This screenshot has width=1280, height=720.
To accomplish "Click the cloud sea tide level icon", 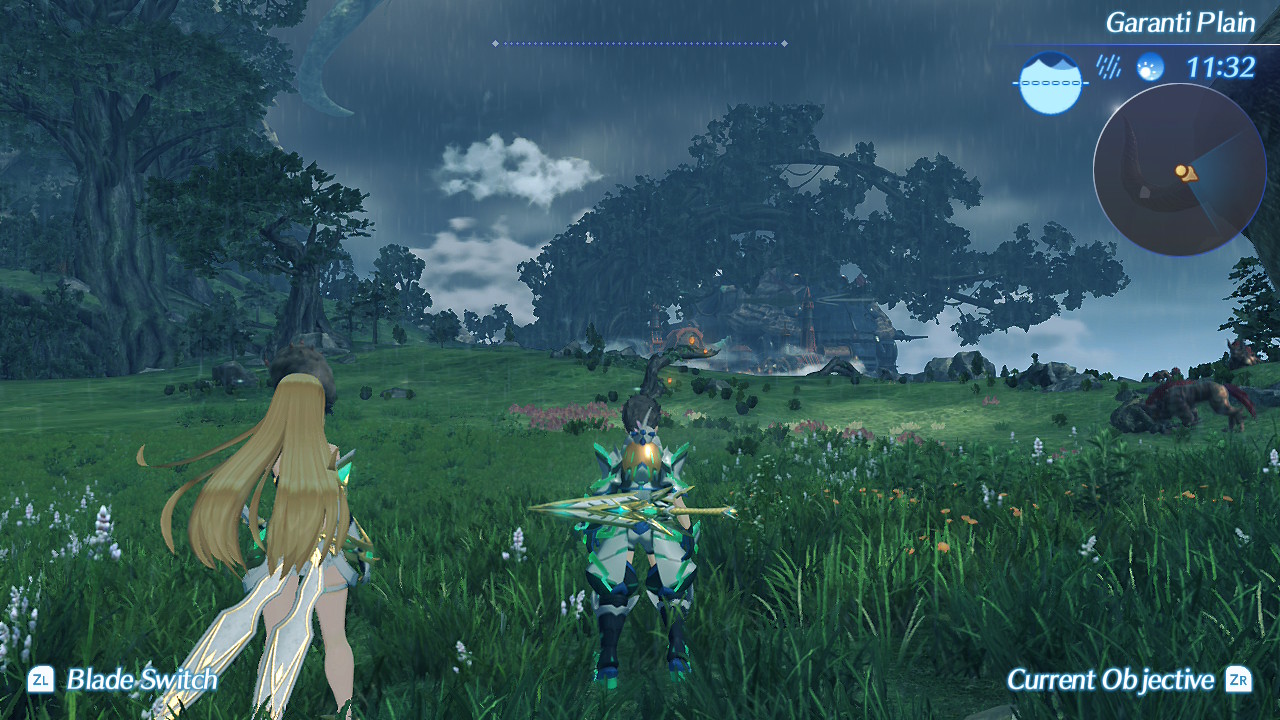I will (x=1051, y=83).
